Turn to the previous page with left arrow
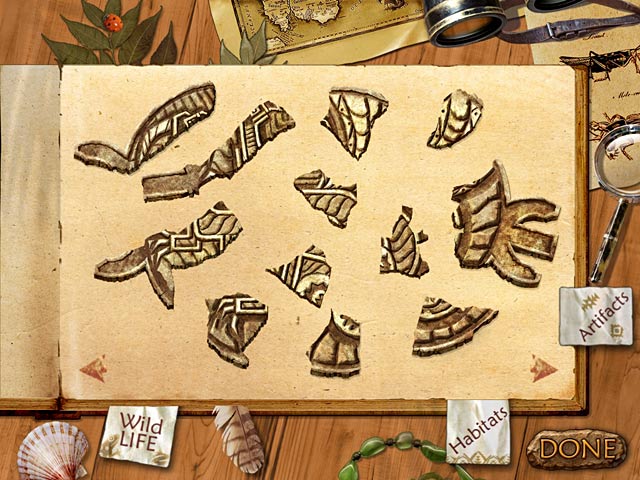640x480 pixels. [93, 369]
